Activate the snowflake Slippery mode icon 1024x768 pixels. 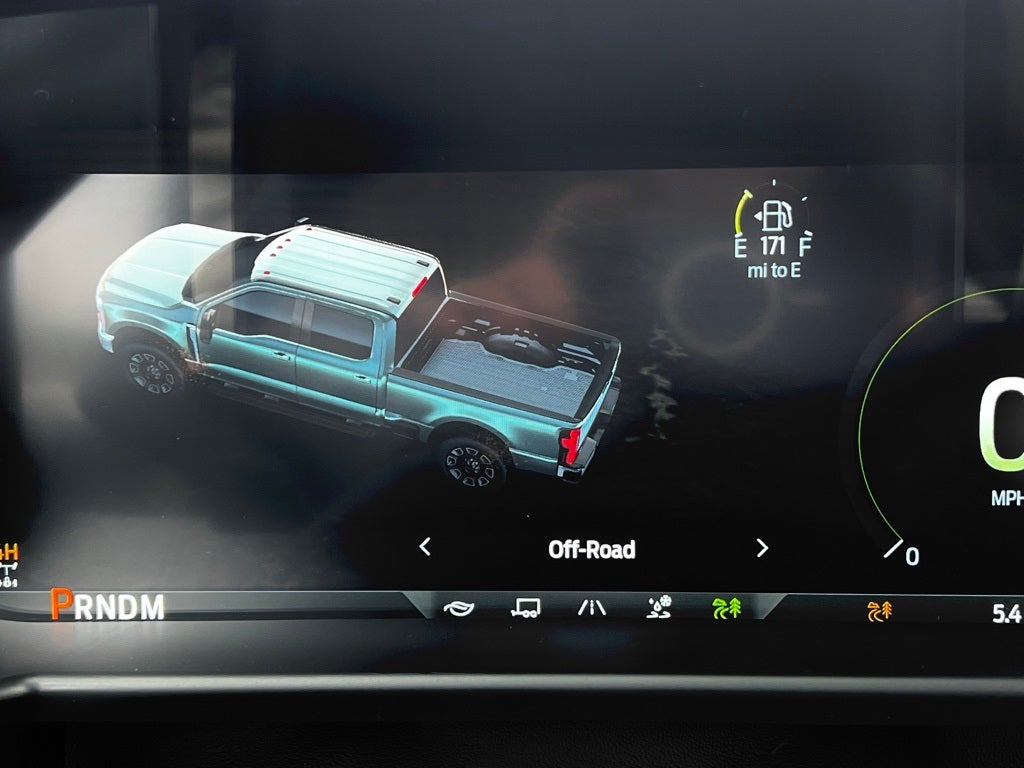click(659, 606)
